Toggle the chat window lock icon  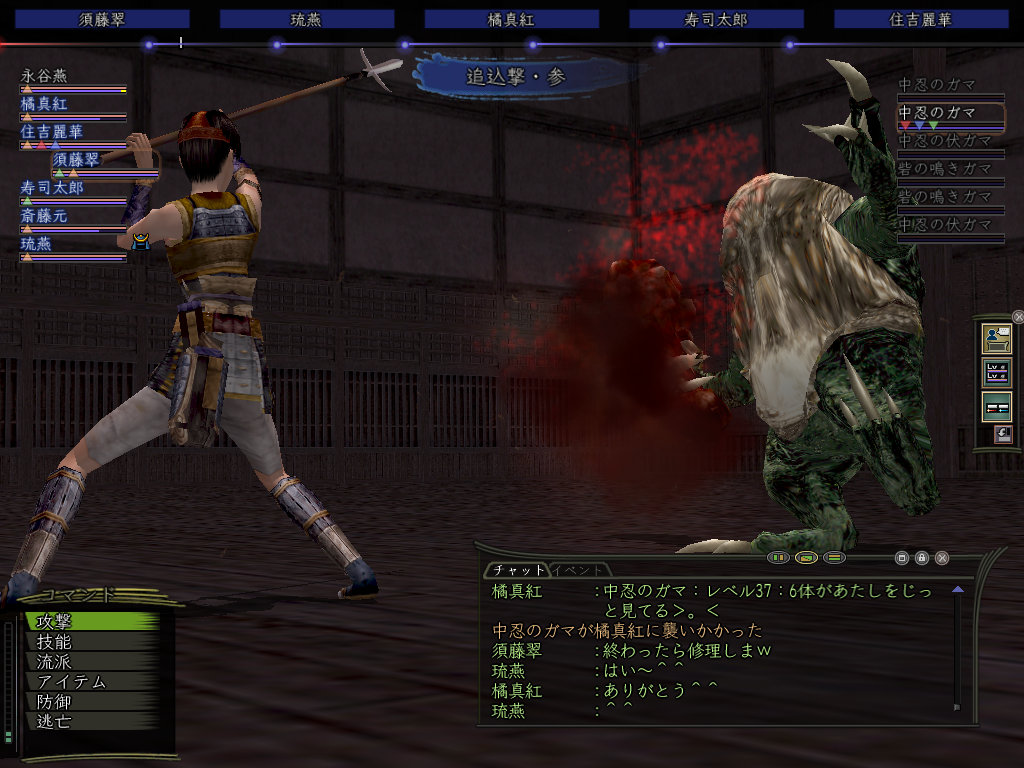[922, 558]
